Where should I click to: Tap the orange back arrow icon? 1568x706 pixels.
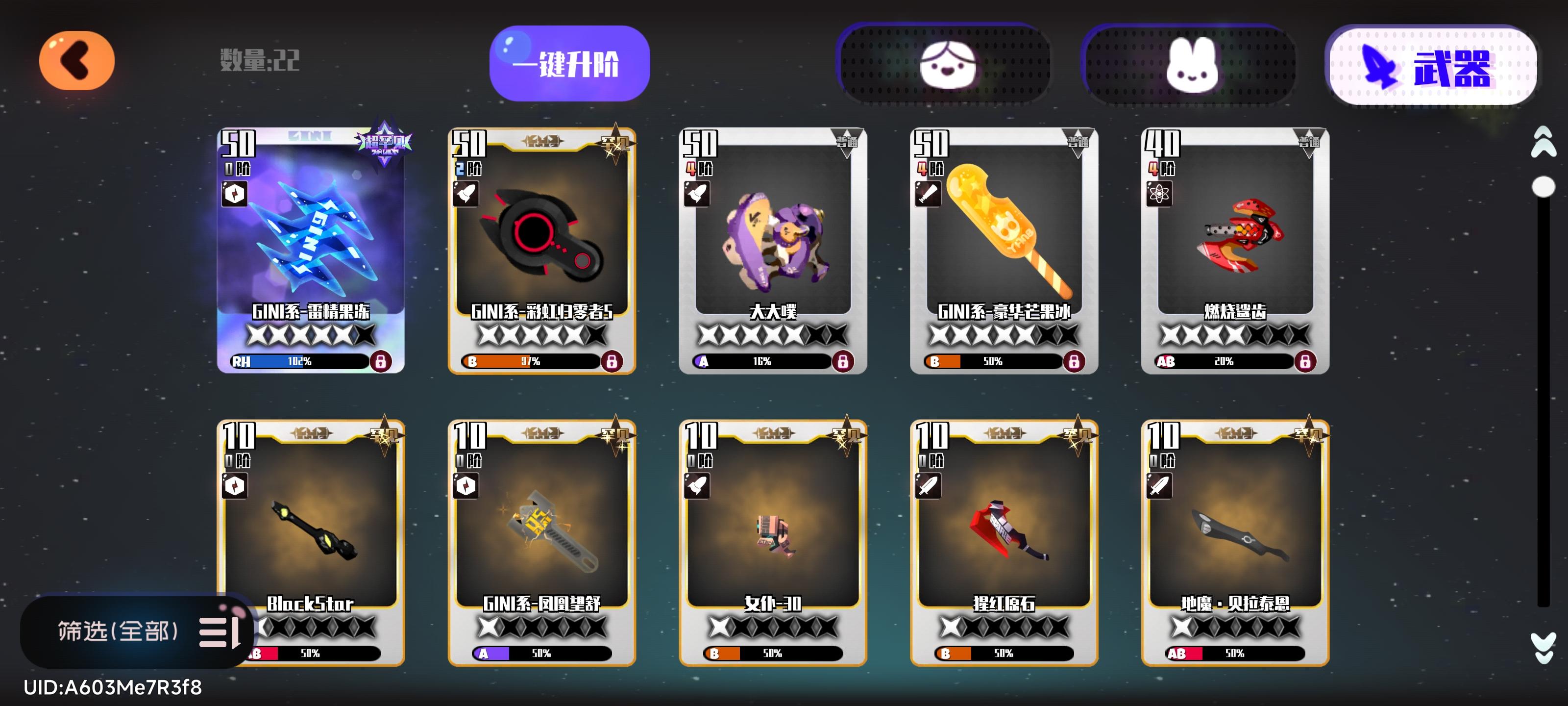(x=75, y=60)
